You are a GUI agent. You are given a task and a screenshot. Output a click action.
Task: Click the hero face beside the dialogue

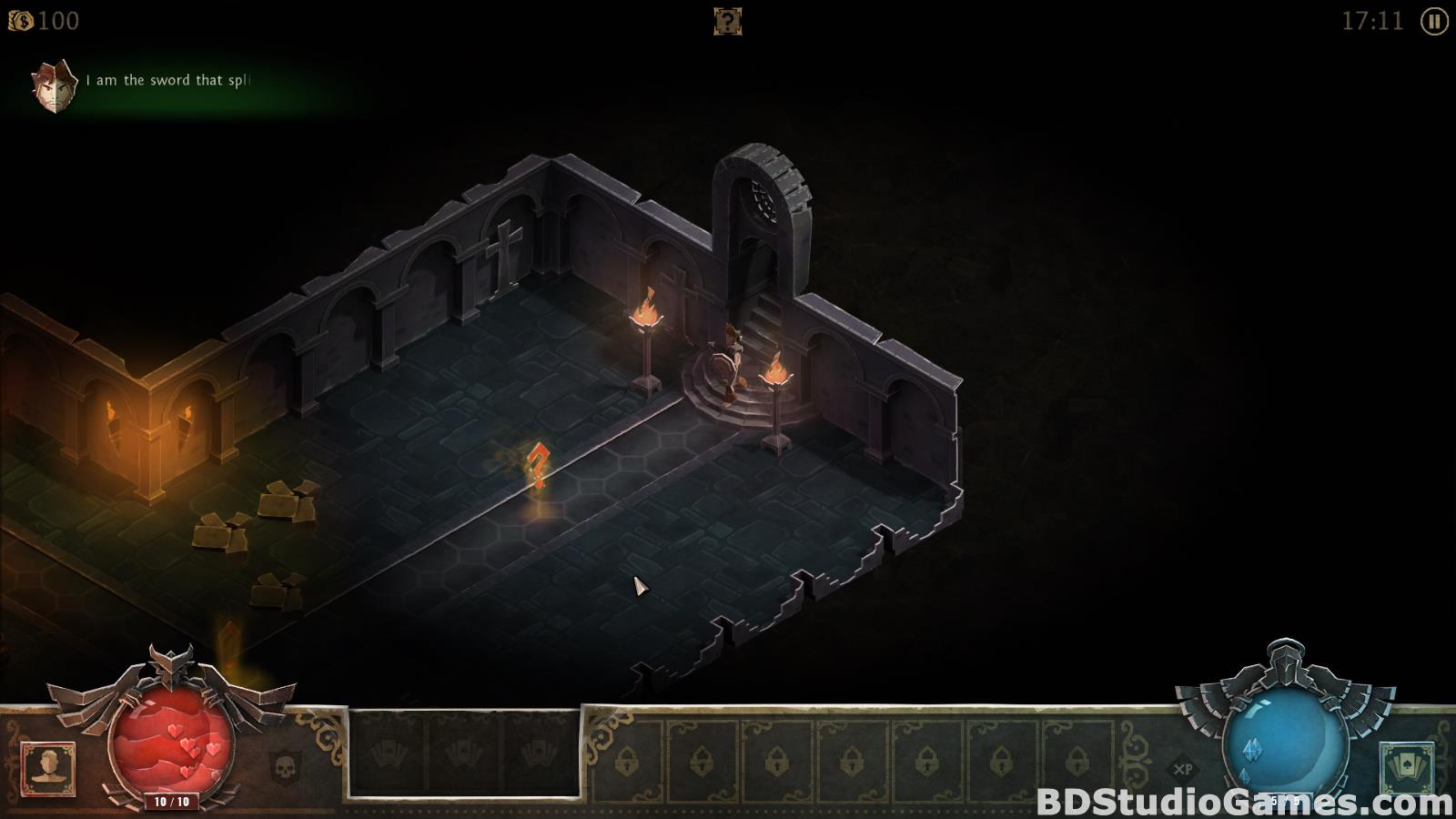[54, 86]
